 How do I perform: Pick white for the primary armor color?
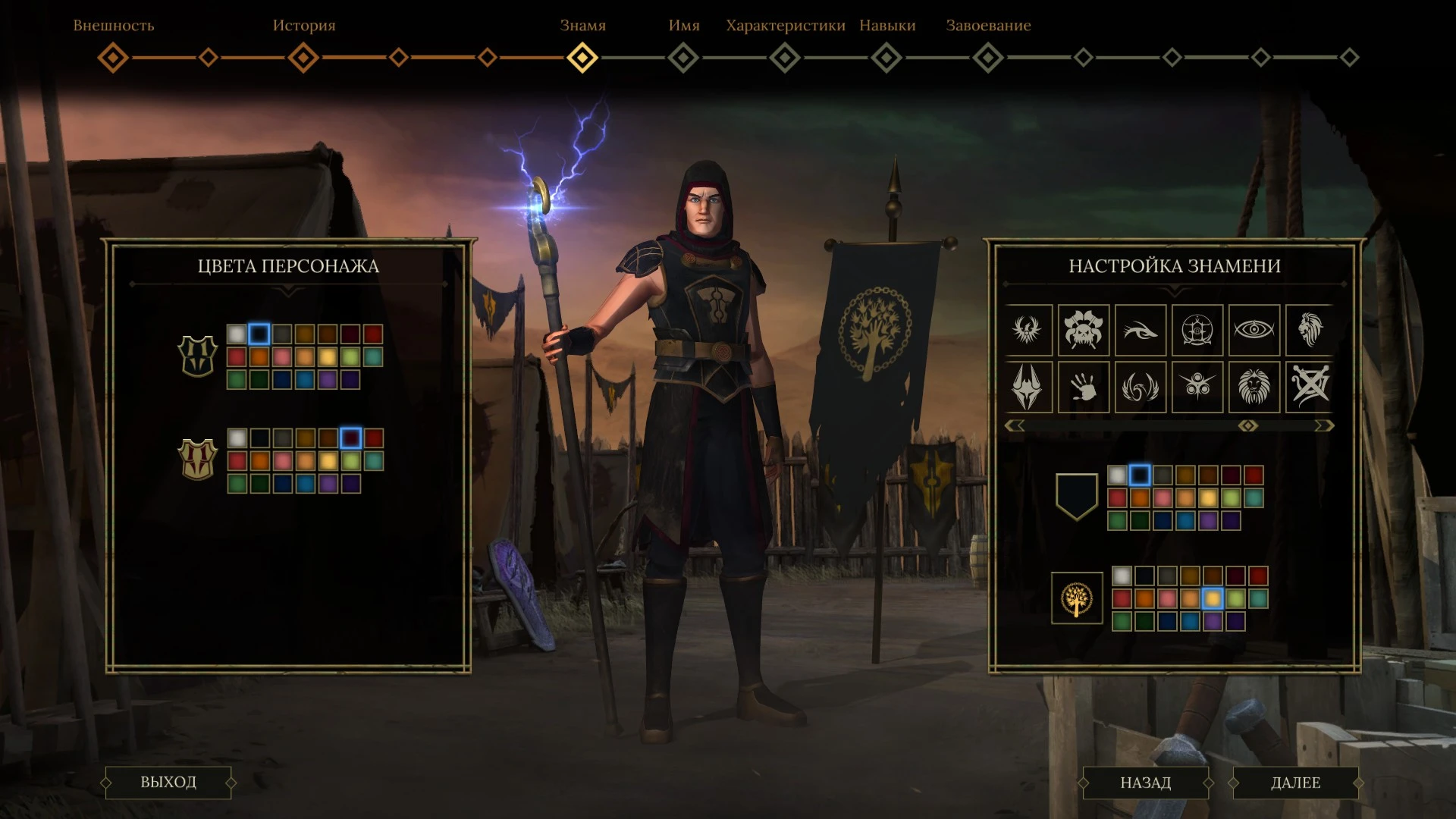237,334
